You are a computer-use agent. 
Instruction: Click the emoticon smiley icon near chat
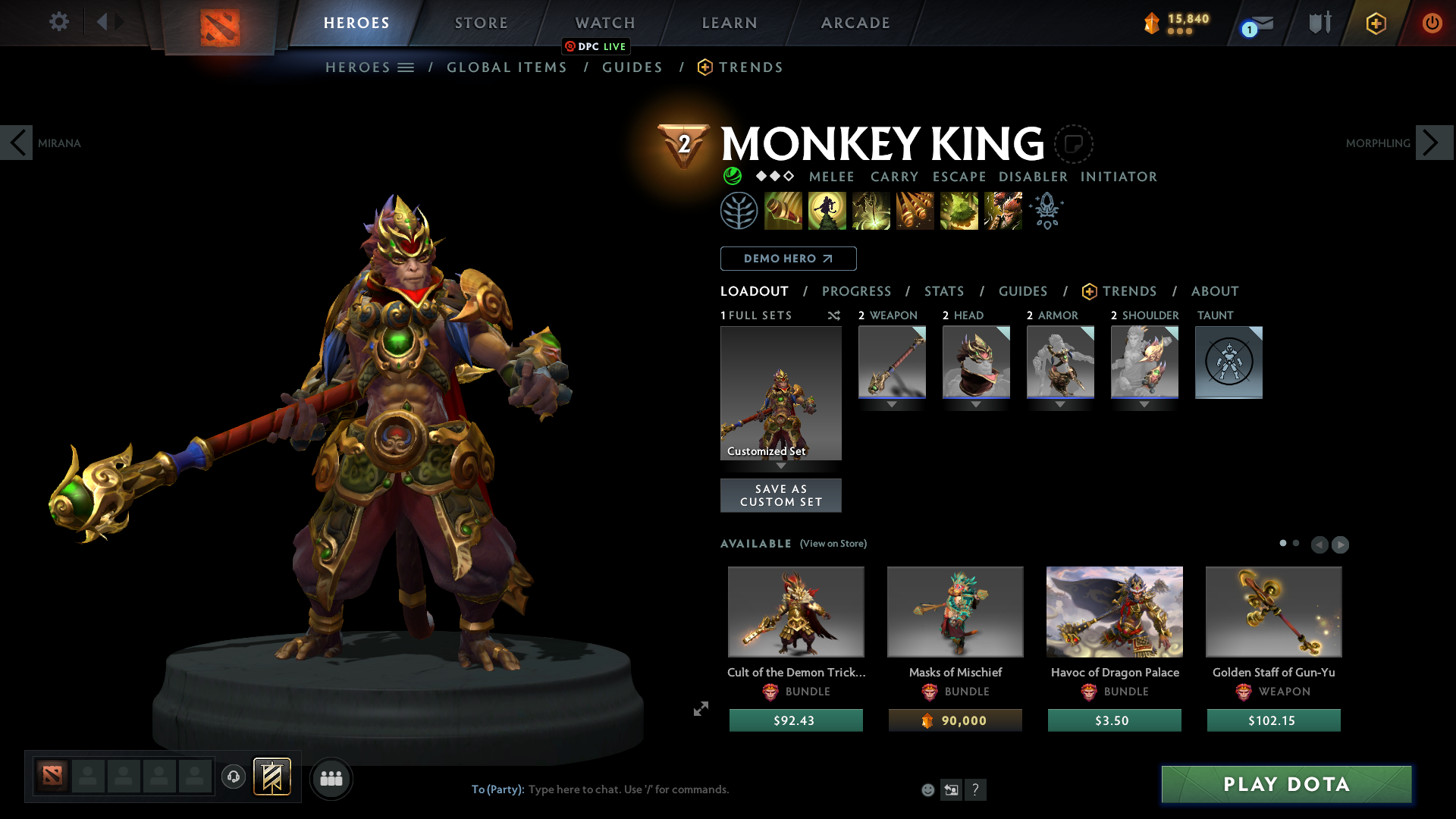(x=927, y=789)
